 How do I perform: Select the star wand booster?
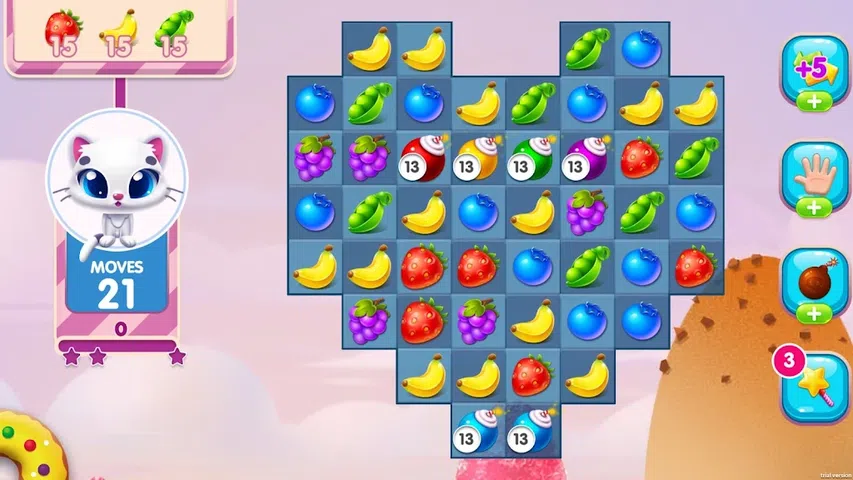(x=816, y=387)
